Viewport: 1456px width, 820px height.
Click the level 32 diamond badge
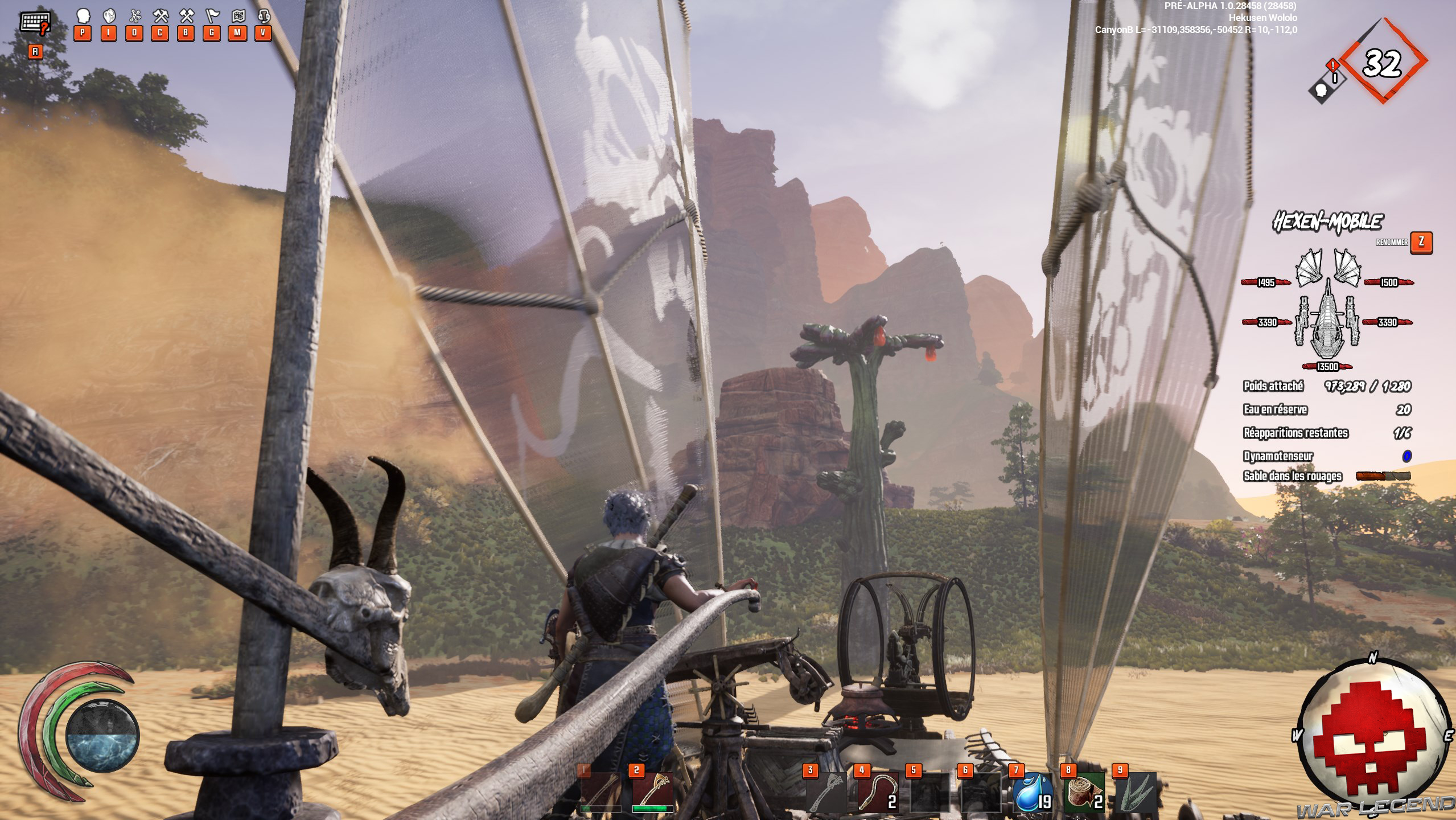tap(1382, 63)
